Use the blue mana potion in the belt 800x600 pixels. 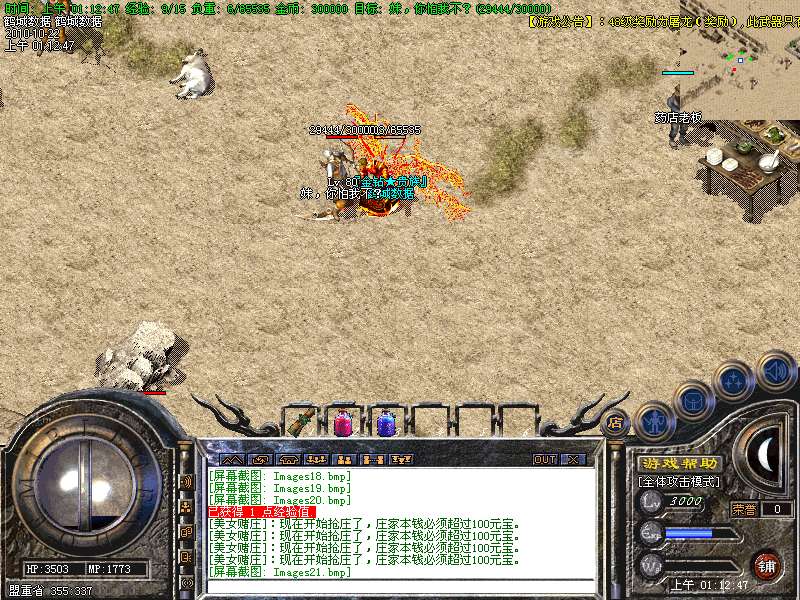(385, 423)
